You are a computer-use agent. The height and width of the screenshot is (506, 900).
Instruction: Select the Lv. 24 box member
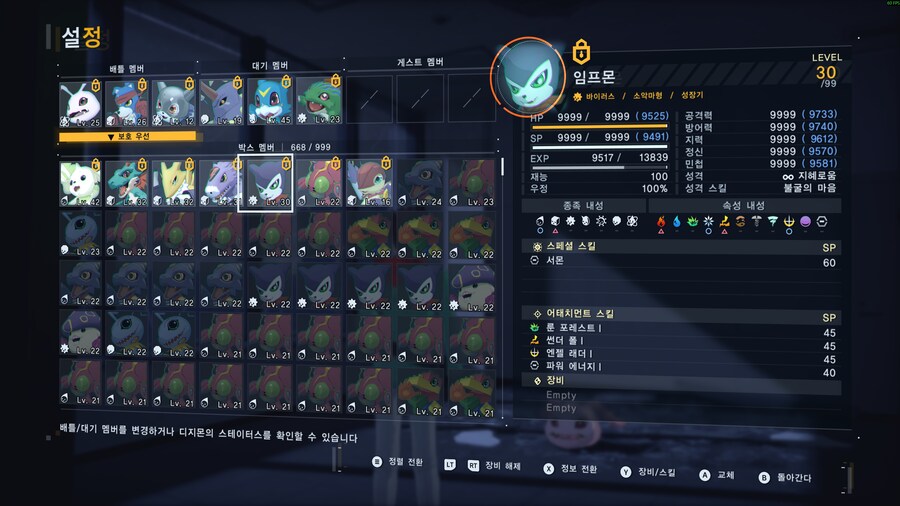[x=419, y=184]
